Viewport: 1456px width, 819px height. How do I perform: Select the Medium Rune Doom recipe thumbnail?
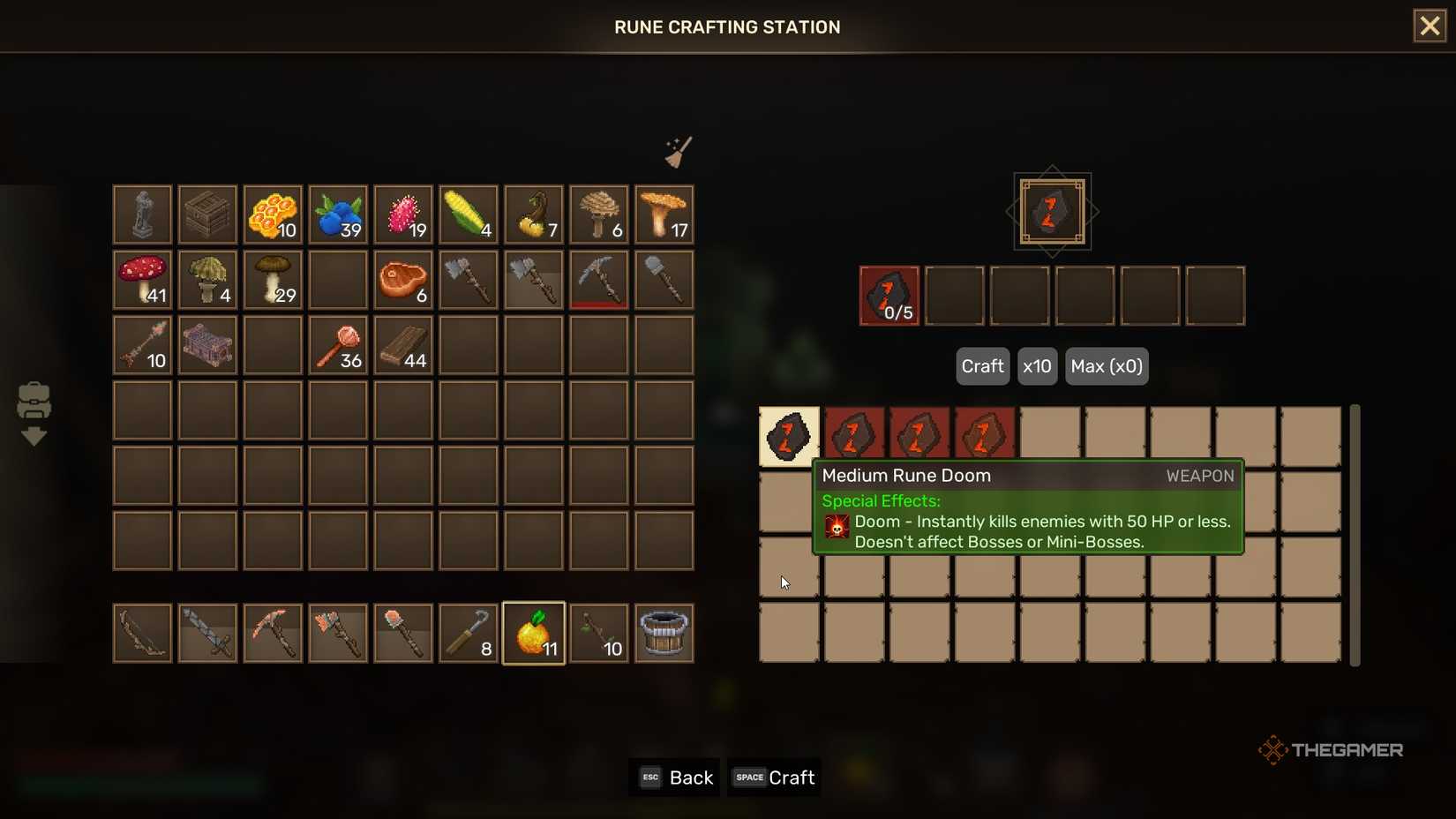[788, 433]
